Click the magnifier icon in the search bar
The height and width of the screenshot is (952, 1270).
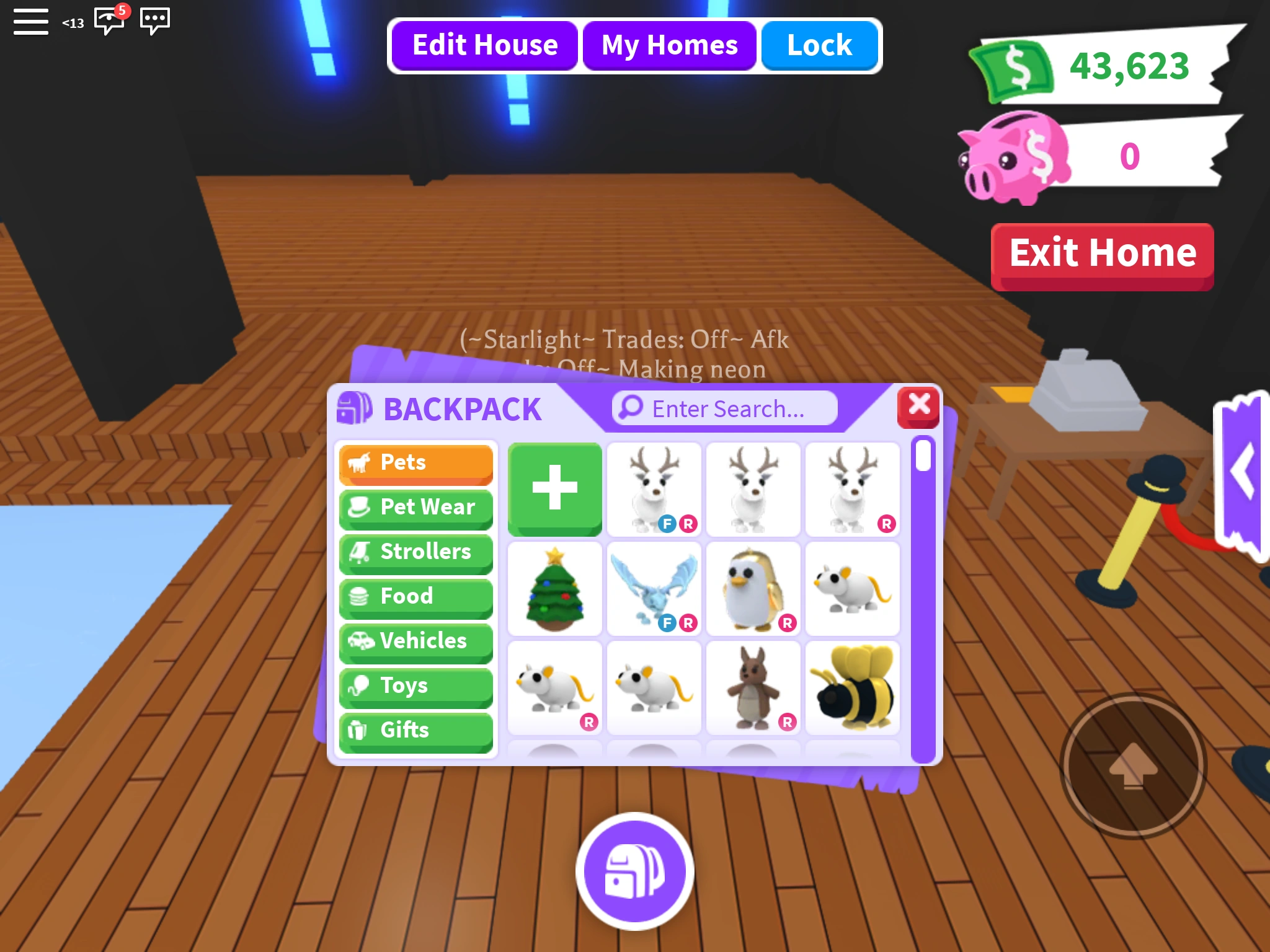[x=628, y=408]
